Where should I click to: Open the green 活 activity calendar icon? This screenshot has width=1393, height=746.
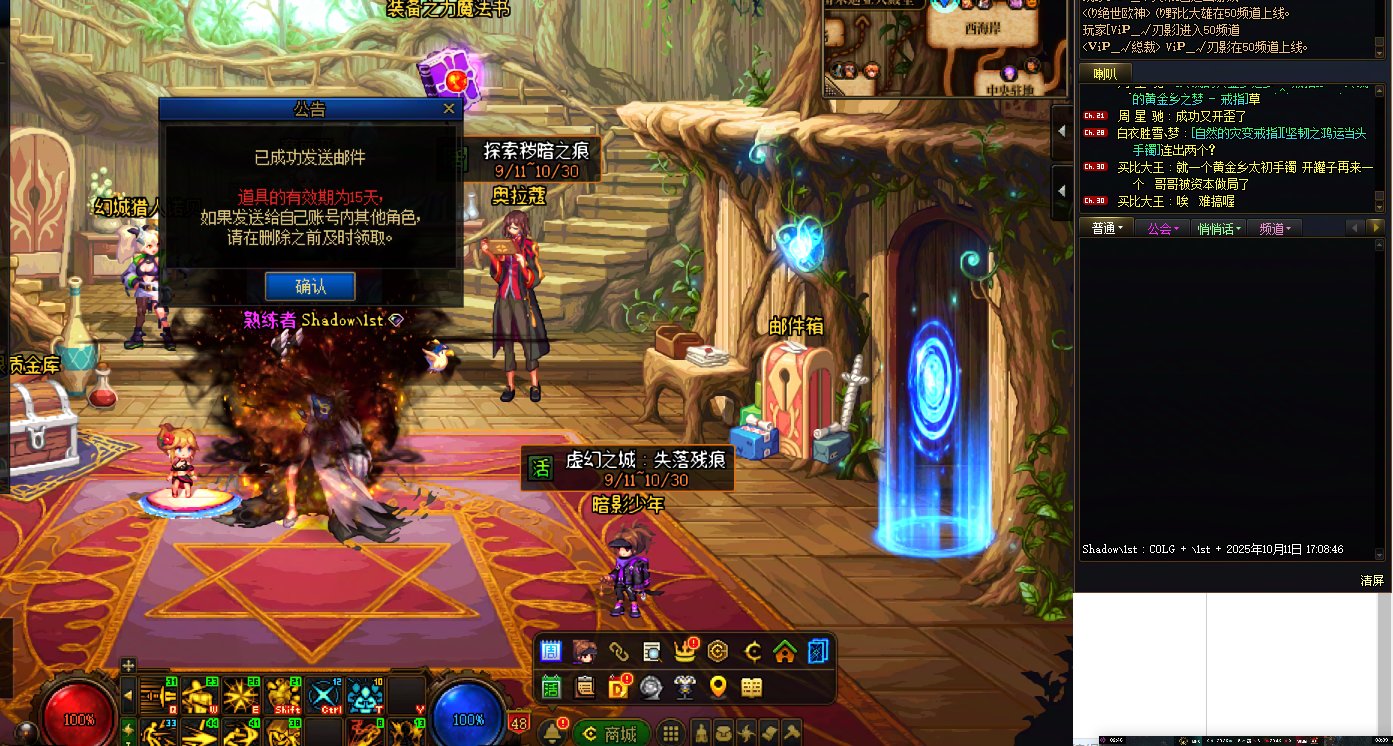coord(551,687)
